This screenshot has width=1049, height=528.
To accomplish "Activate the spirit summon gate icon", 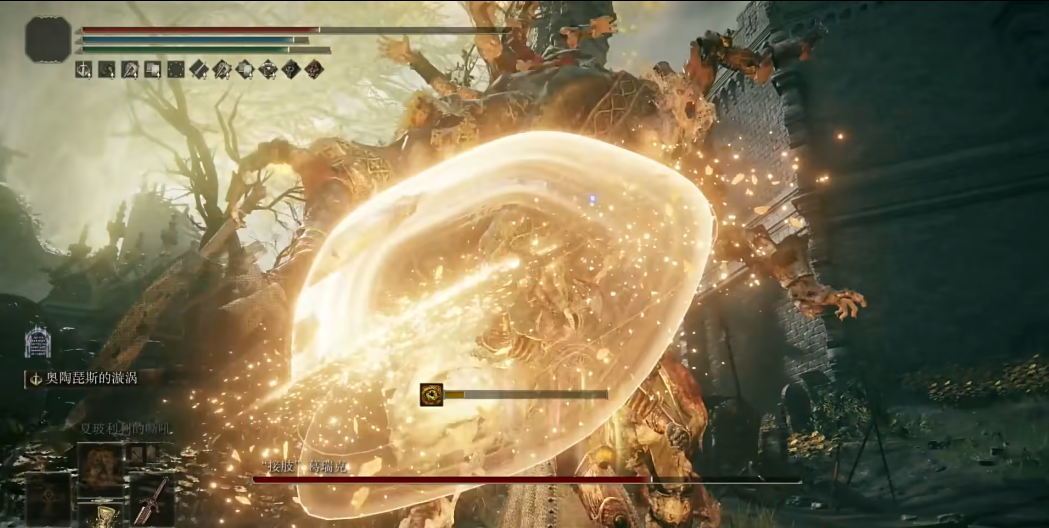I will [38, 341].
